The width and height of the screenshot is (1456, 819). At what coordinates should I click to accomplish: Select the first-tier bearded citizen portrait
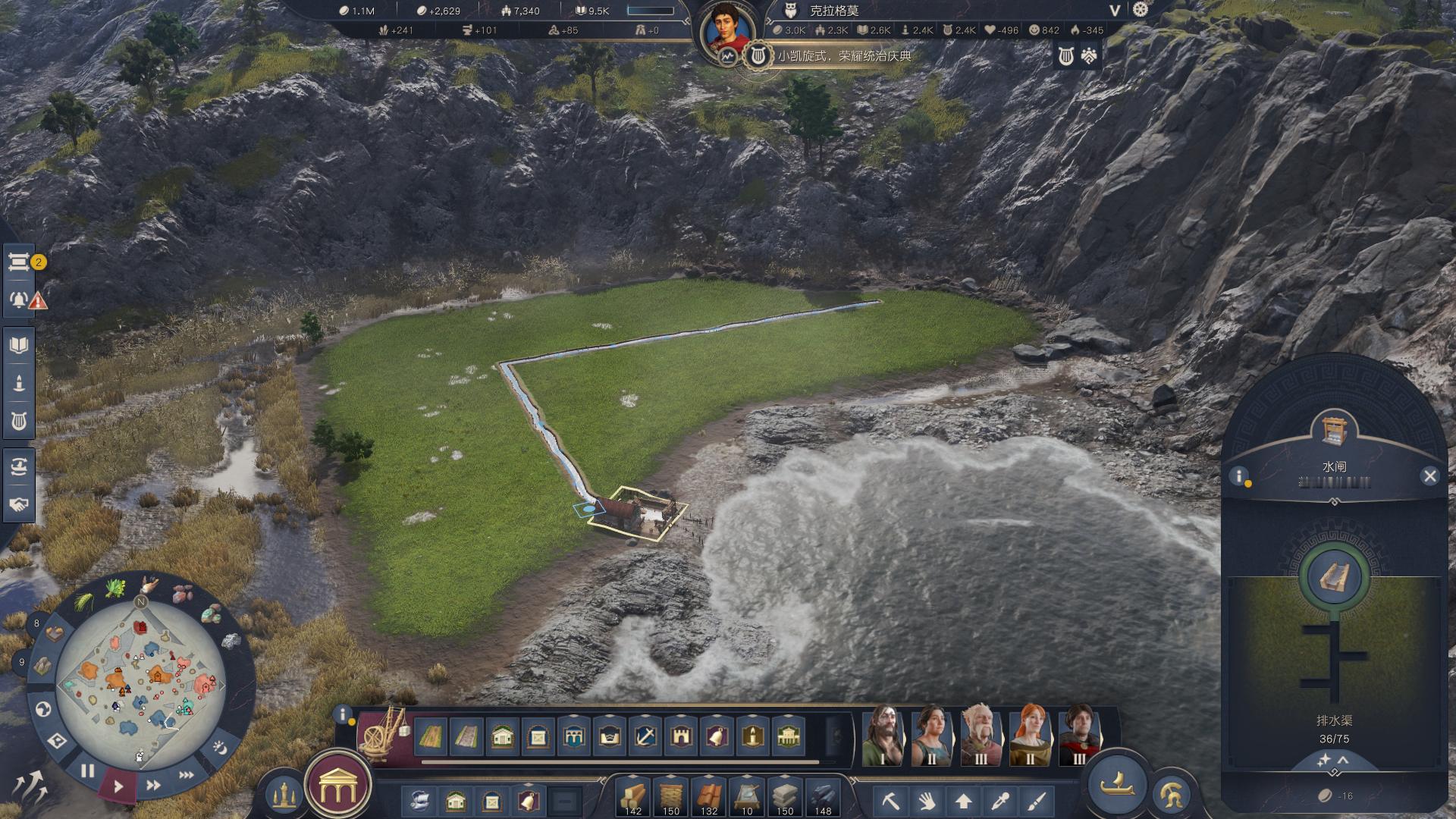883,734
